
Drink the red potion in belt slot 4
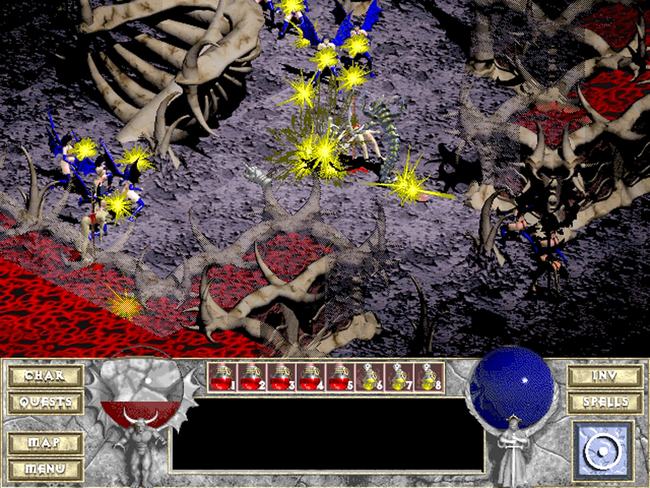[x=311, y=377]
